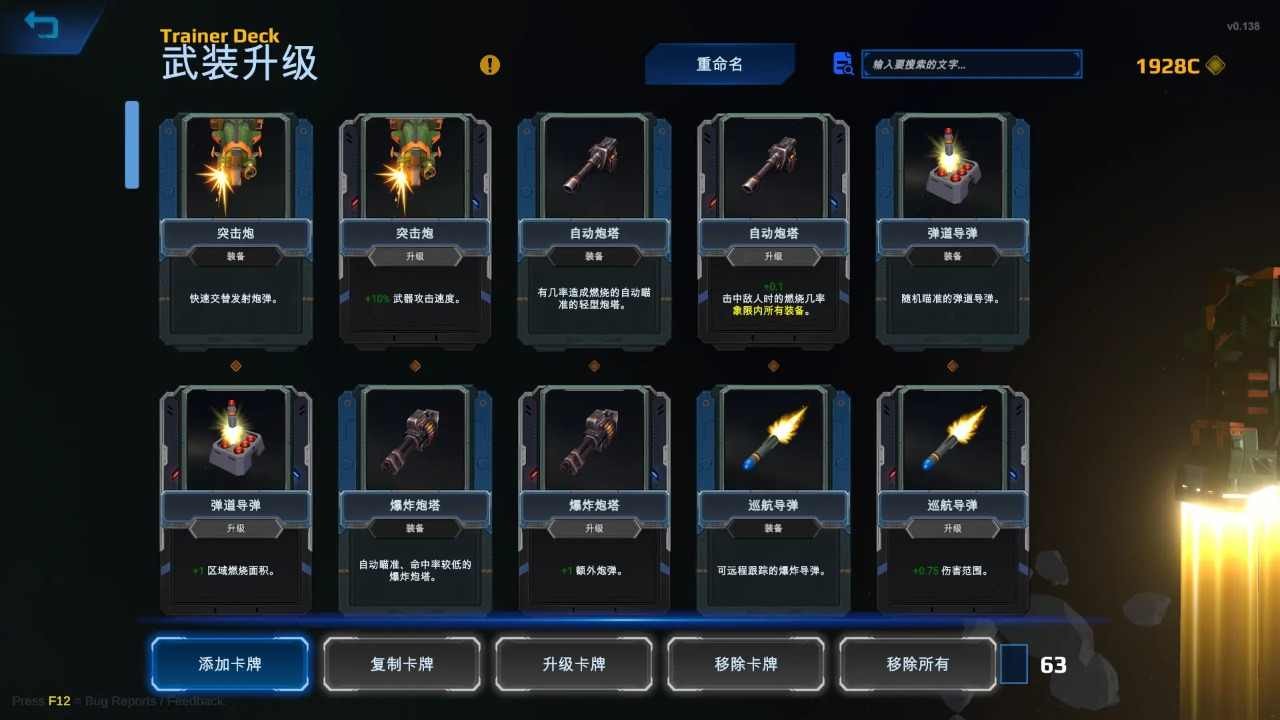Click inside the 输入要搜索的文字 search field
Viewport: 1280px width, 720px height.
970,63
